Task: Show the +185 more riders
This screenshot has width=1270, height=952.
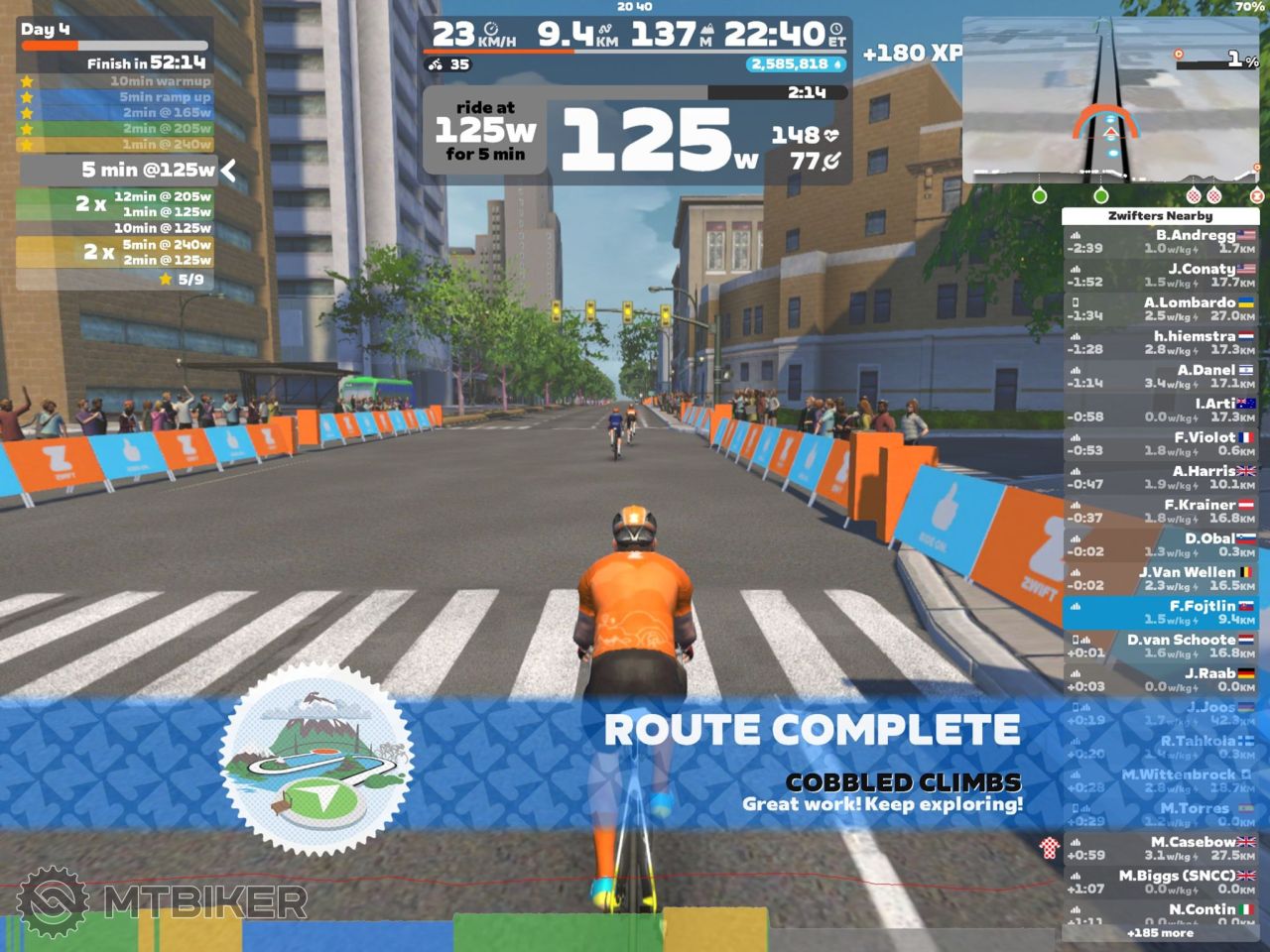Action: pos(1160,933)
